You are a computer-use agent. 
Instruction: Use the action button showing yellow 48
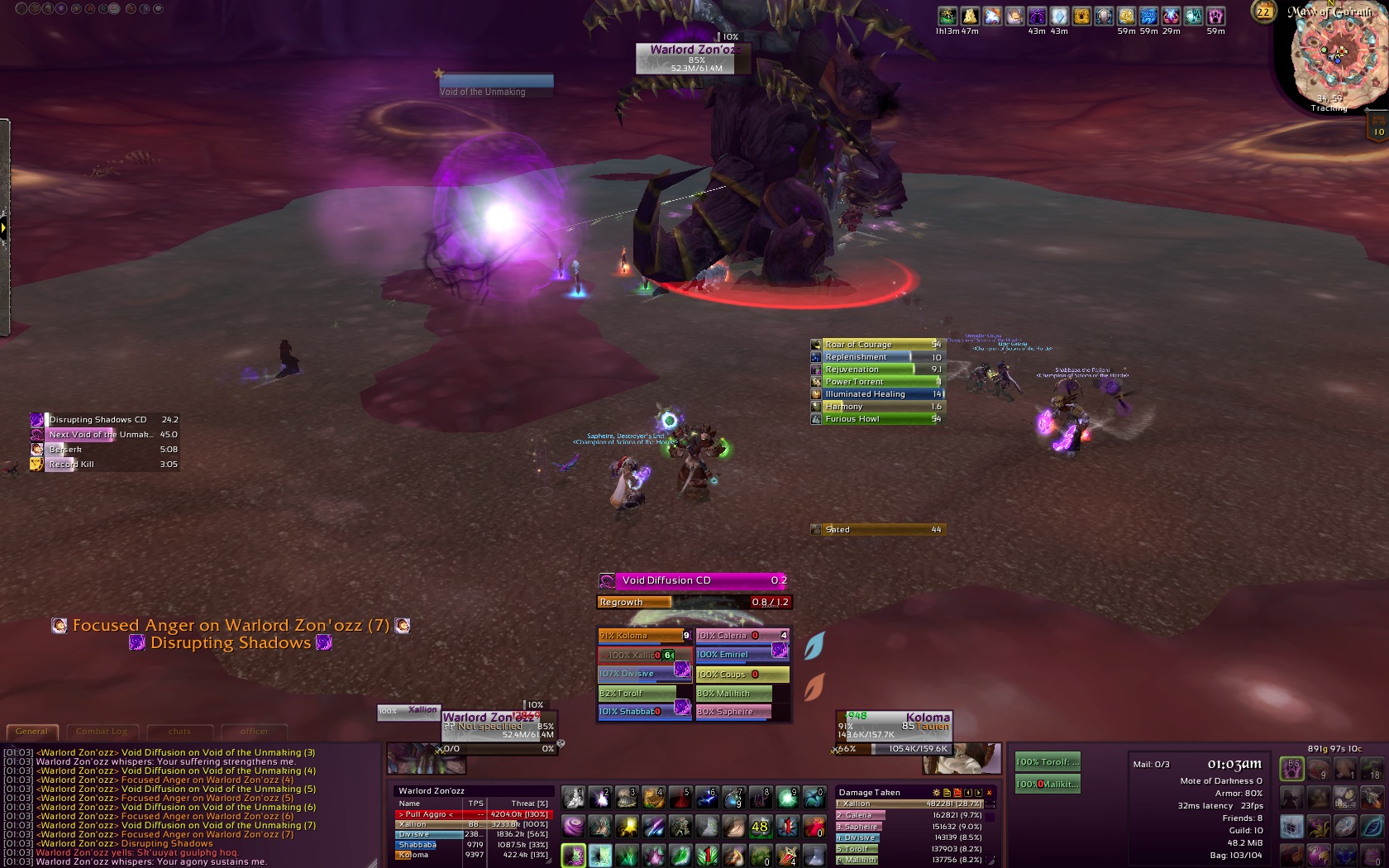pyautogui.click(x=760, y=826)
